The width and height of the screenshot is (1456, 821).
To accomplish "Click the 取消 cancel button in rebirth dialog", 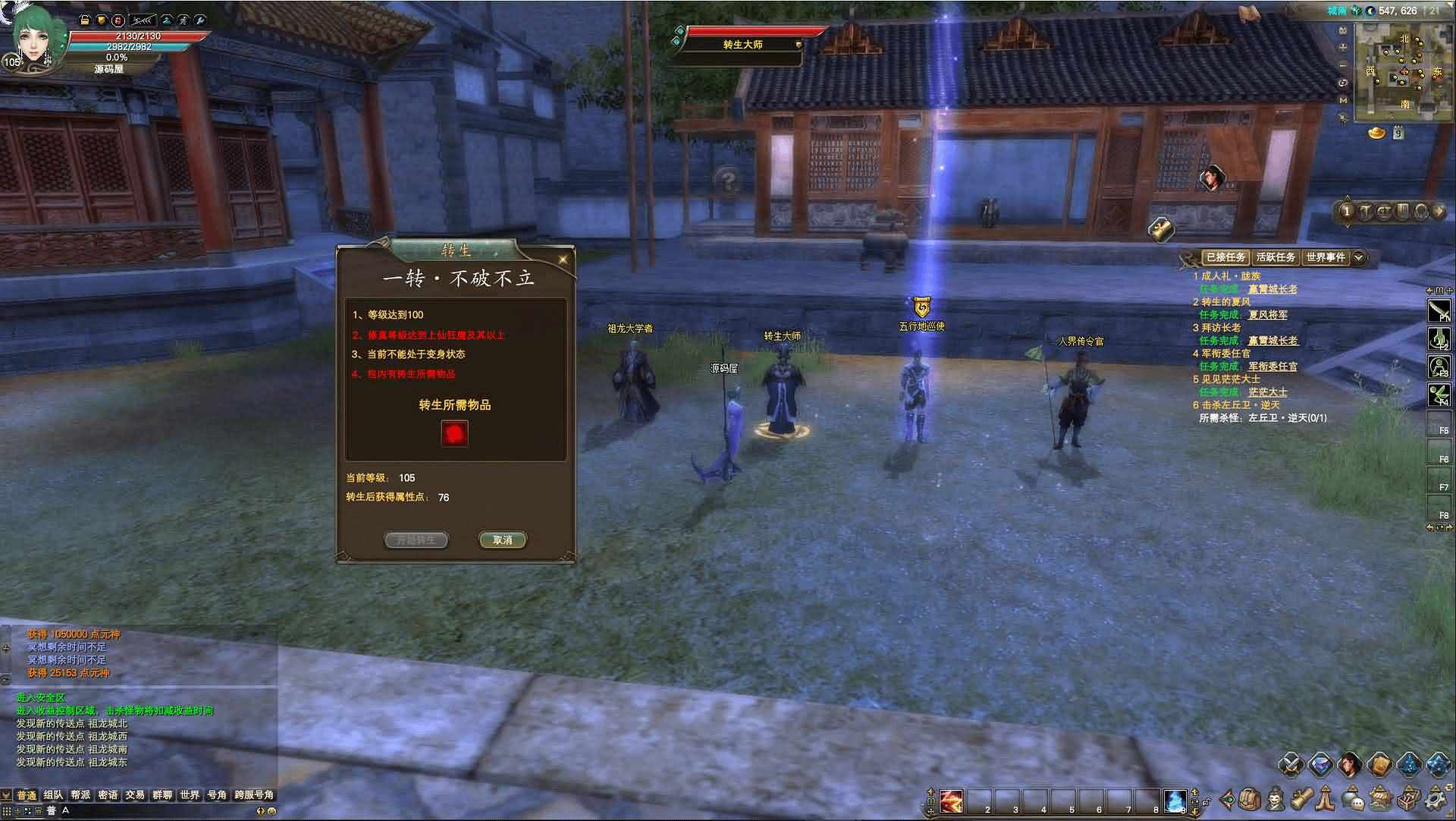I will coord(502,540).
